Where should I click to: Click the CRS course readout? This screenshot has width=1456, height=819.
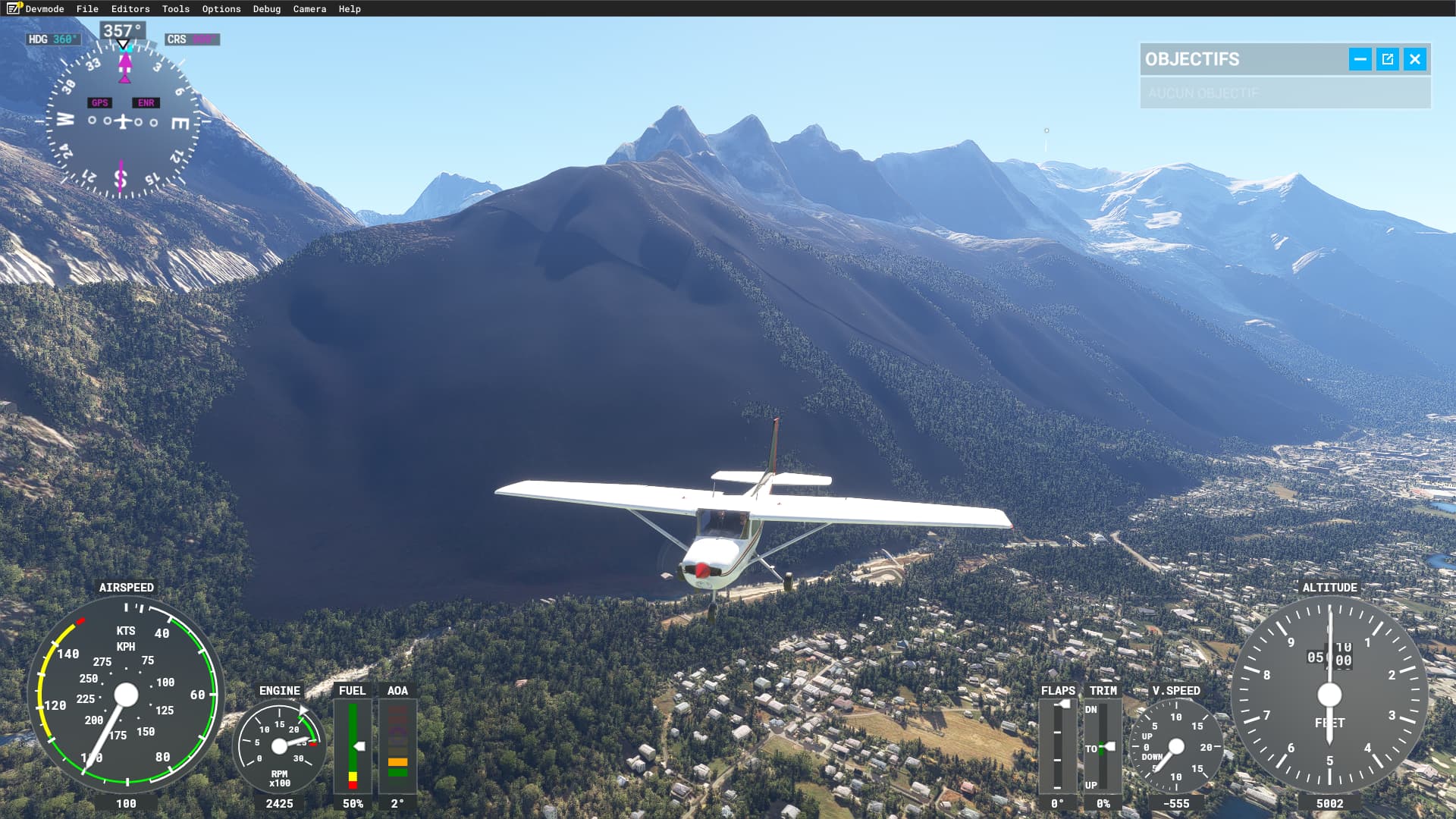tap(192, 39)
